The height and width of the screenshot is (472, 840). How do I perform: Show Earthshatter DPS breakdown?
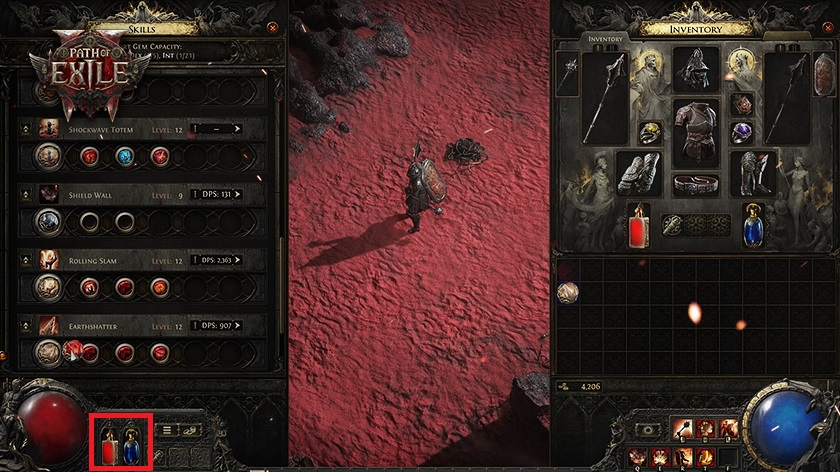pos(221,326)
